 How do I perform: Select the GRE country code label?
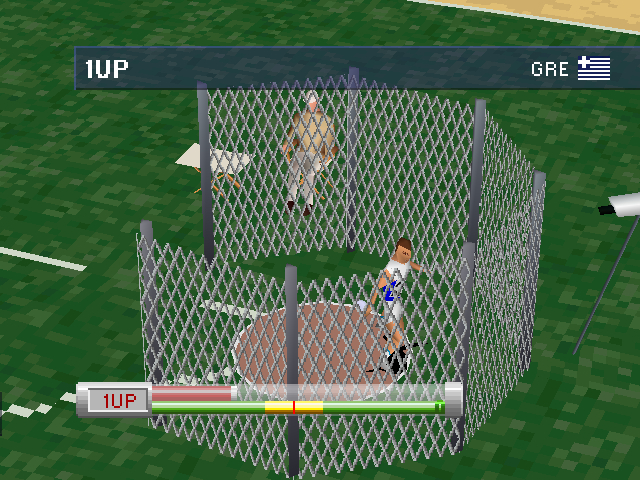coord(550,70)
